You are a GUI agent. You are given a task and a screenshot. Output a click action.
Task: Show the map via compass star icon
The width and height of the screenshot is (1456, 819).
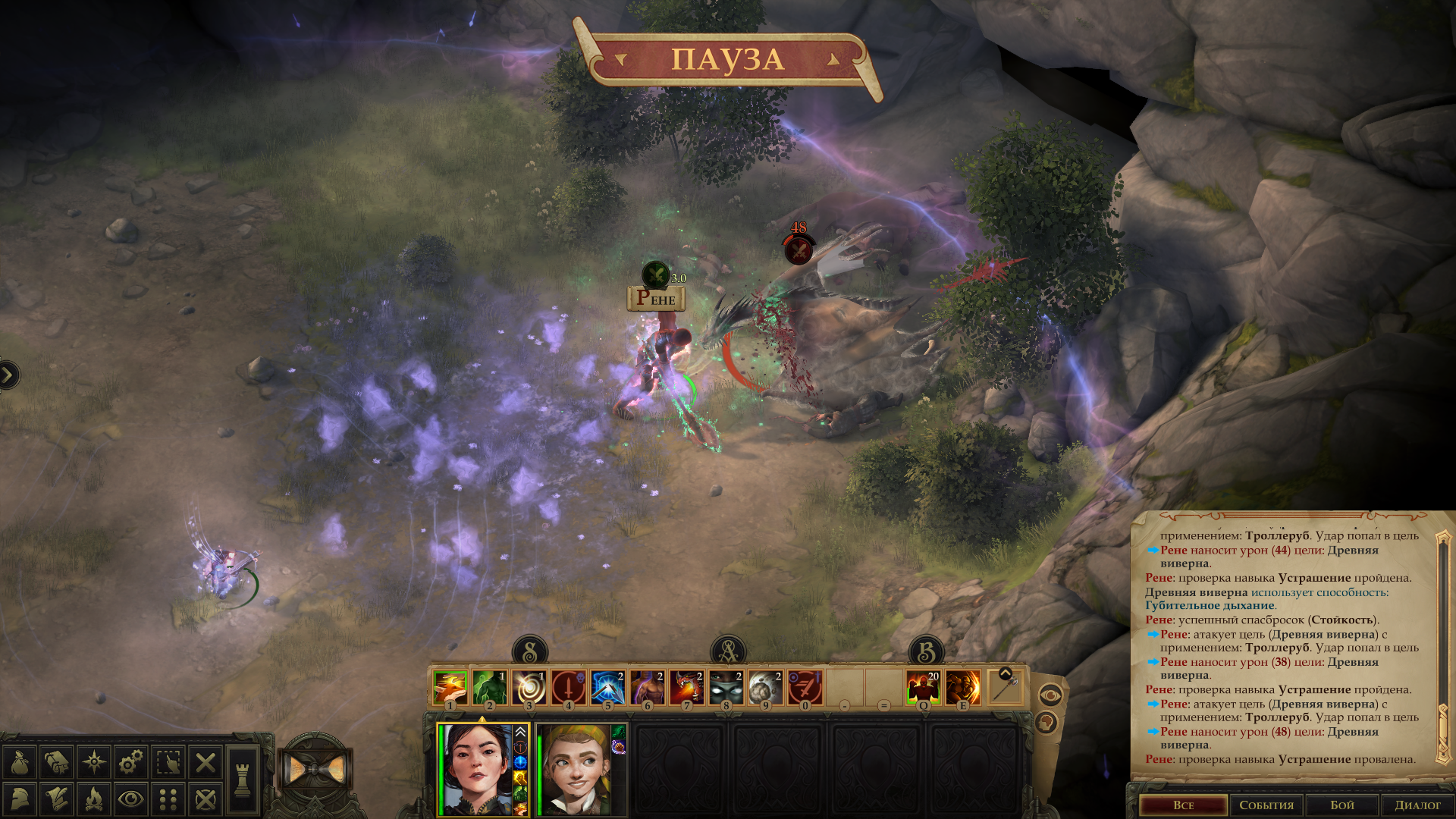[x=94, y=762]
